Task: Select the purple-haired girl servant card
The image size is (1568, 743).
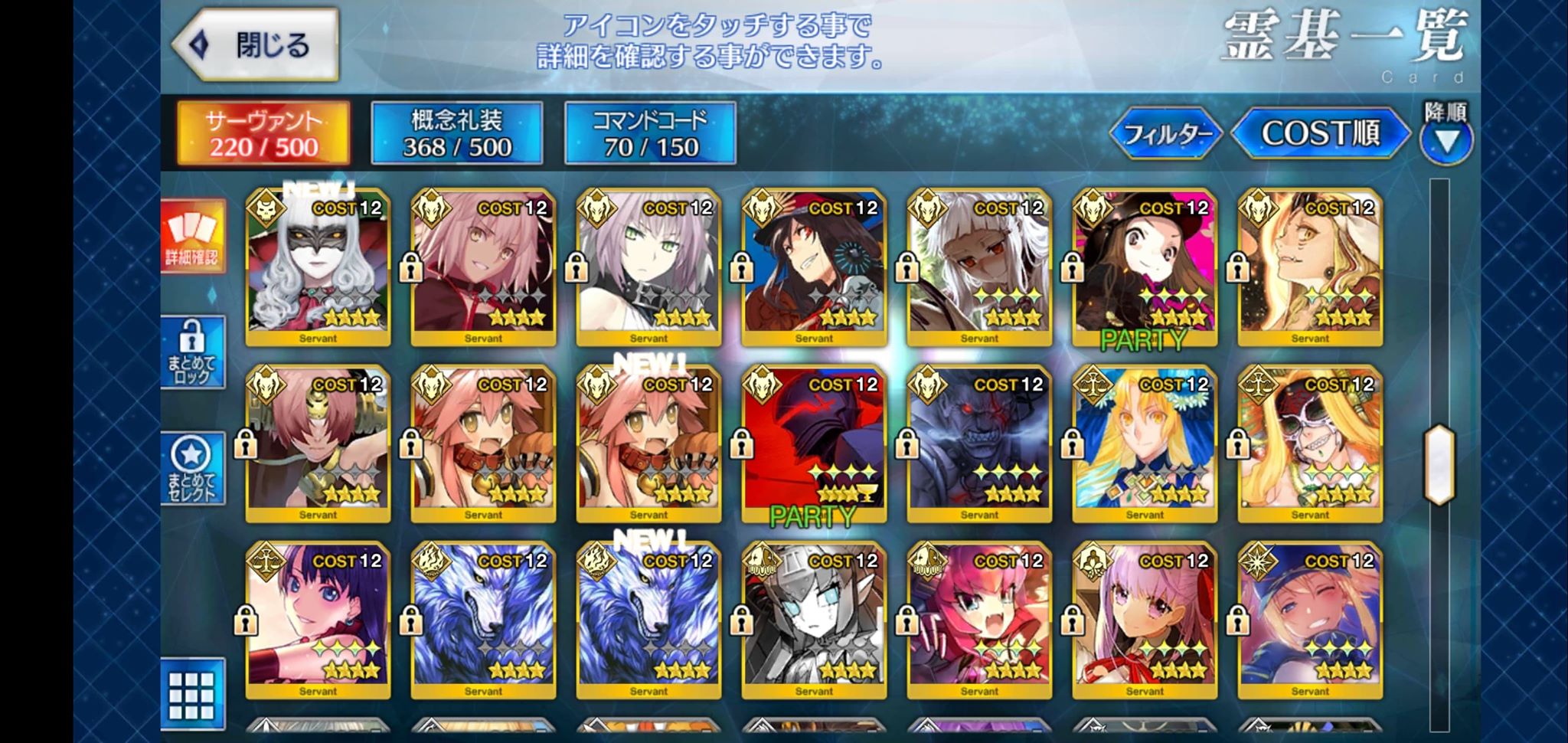Action: [1145, 620]
